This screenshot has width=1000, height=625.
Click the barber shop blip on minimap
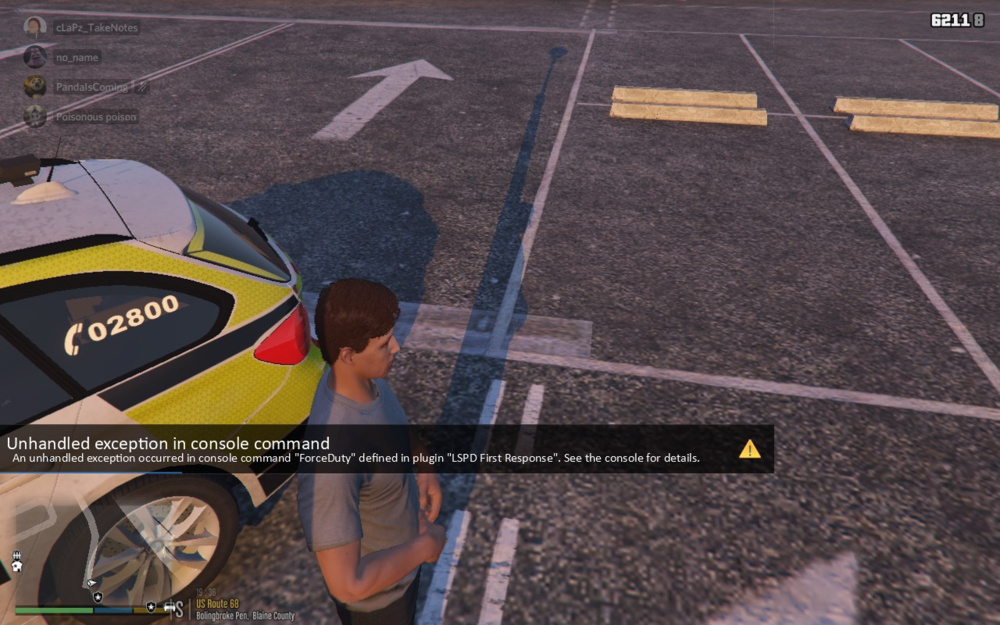(x=17, y=554)
